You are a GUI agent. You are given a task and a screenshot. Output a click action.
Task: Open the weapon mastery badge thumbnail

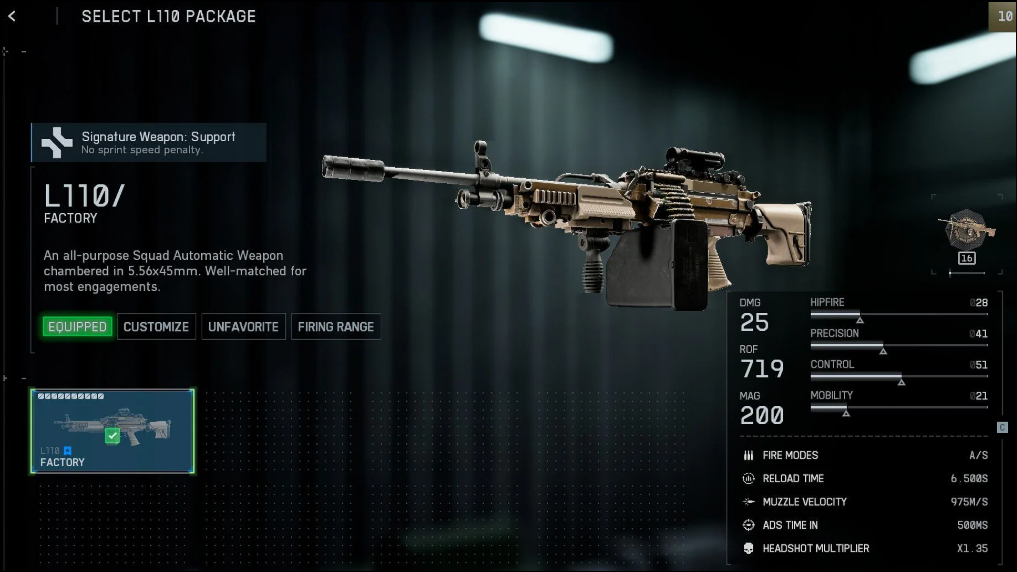coord(966,228)
